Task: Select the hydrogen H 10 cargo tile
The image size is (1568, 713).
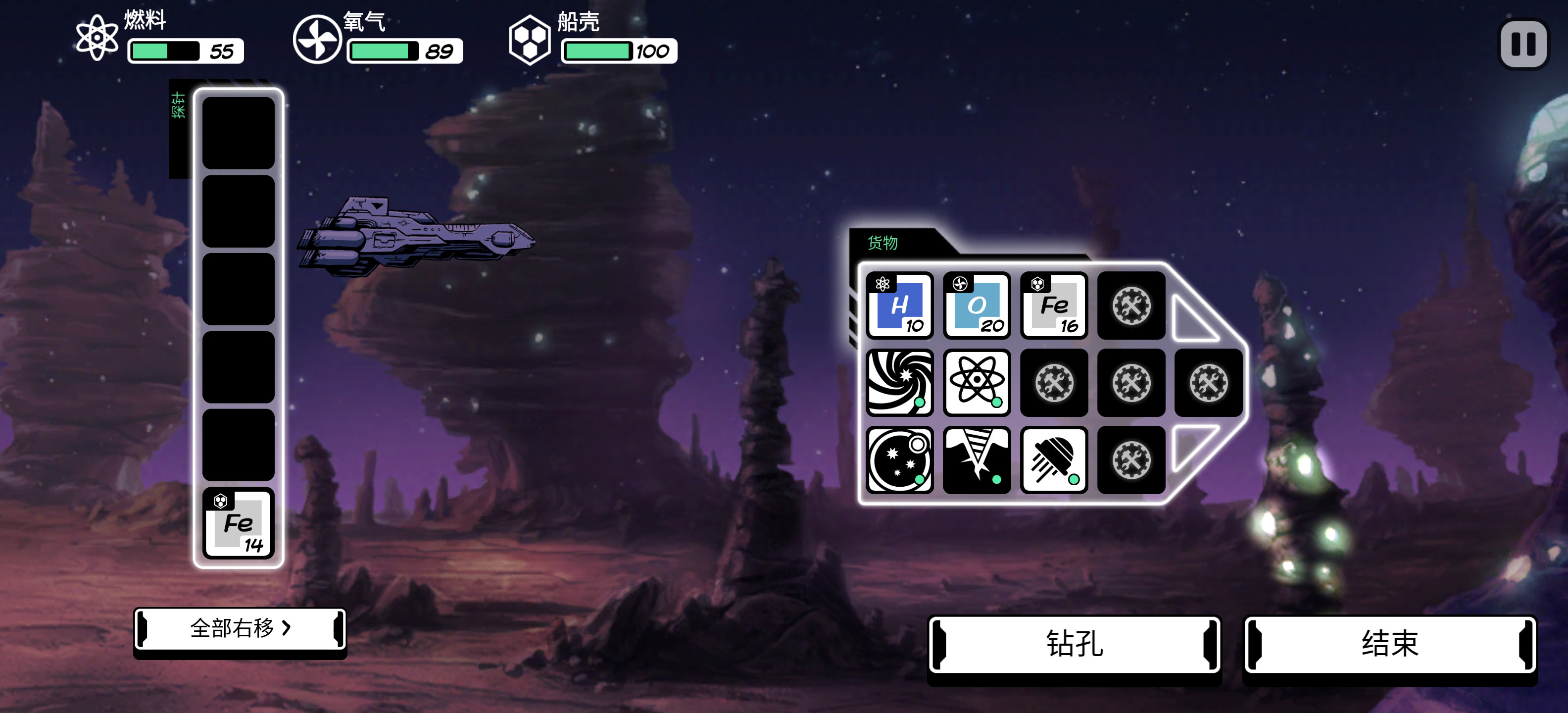Action: pyautogui.click(x=899, y=306)
